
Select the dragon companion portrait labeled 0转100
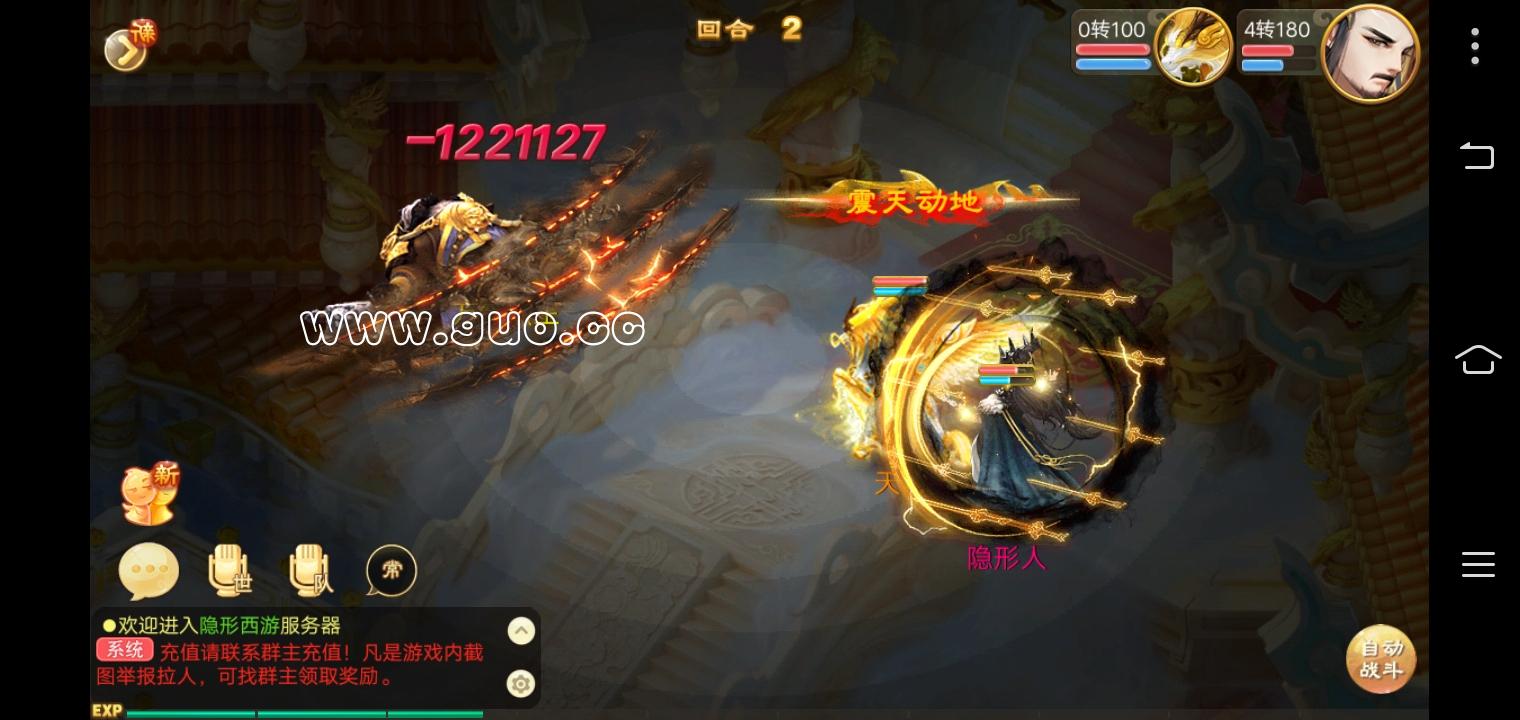click(1192, 46)
